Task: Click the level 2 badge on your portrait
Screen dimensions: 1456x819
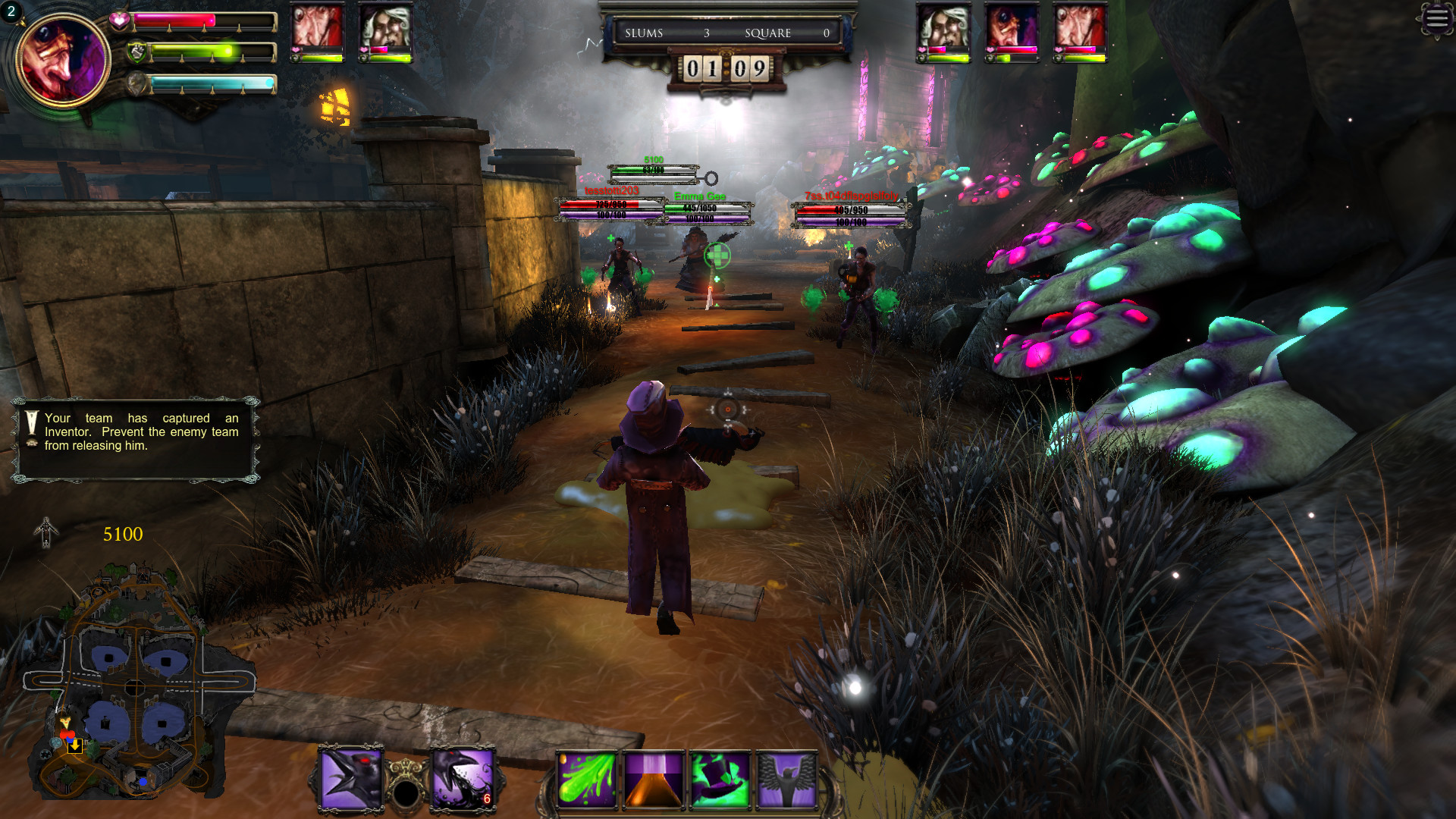Action: click(11, 13)
